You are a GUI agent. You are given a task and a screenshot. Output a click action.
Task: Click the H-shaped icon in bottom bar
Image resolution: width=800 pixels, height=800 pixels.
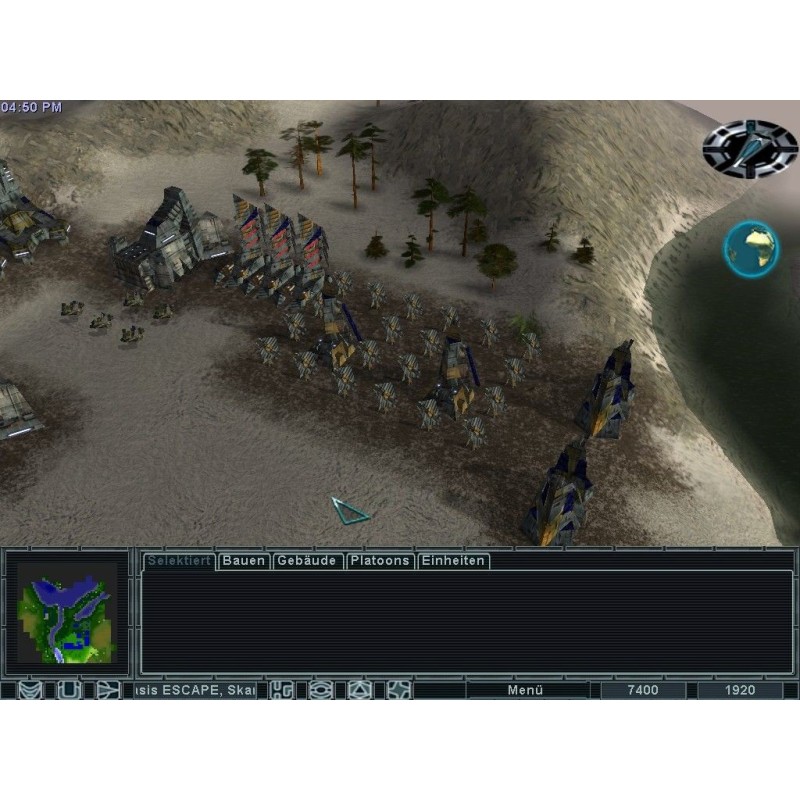(x=283, y=690)
